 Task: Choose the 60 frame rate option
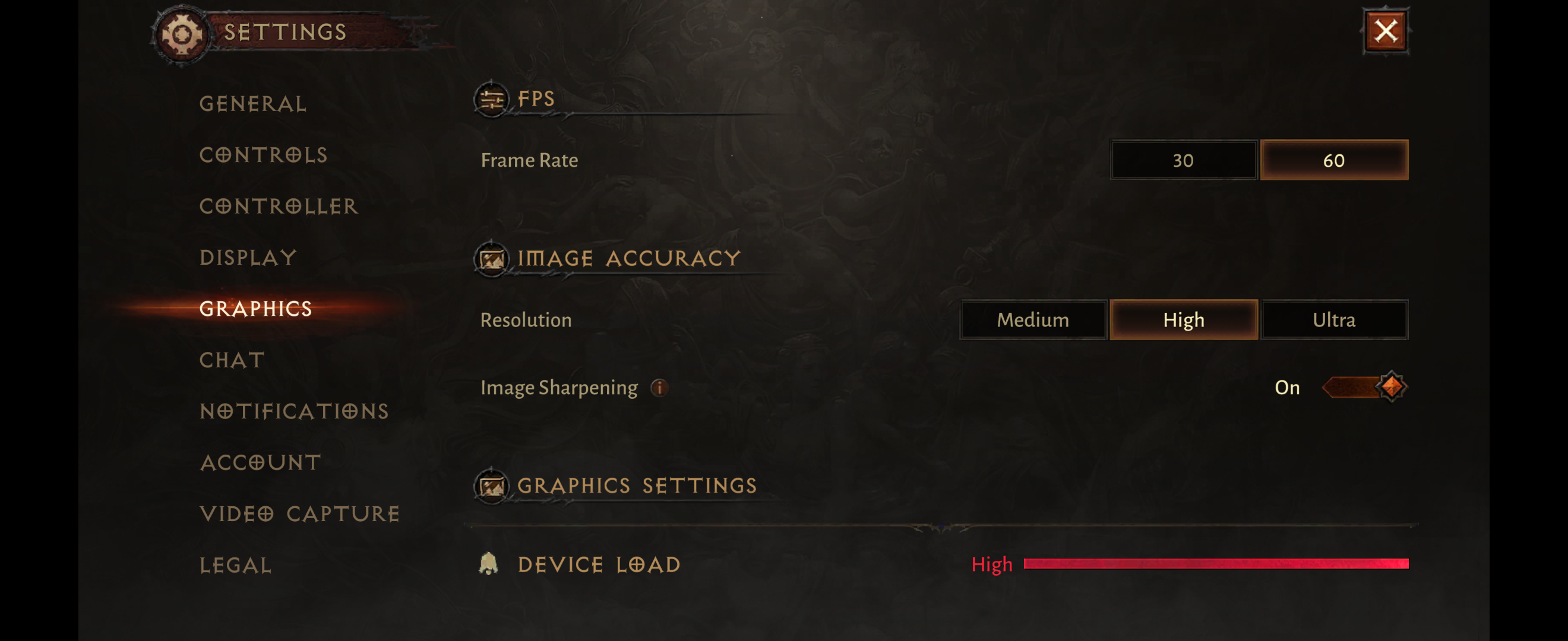point(1333,160)
